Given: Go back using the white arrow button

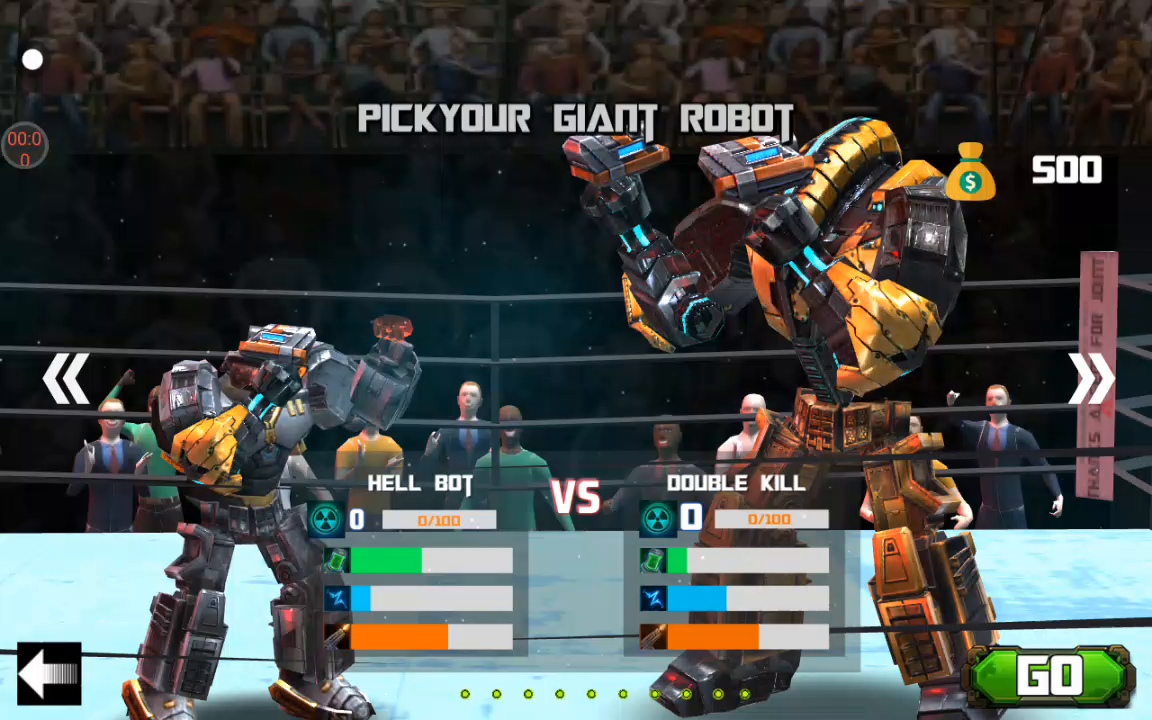Looking at the screenshot, I should click(48, 674).
